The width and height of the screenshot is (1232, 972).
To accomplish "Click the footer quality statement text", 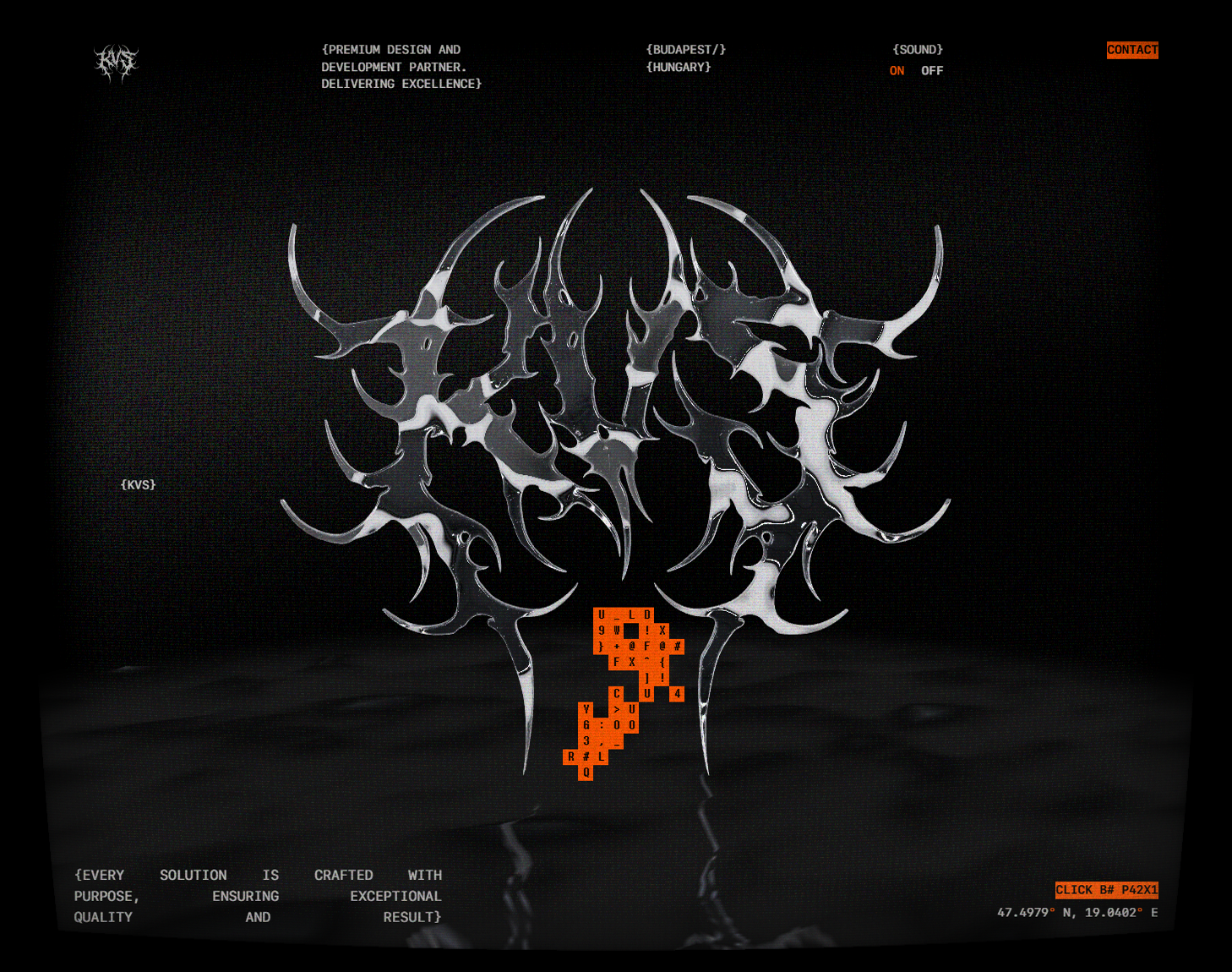I will (x=258, y=896).
